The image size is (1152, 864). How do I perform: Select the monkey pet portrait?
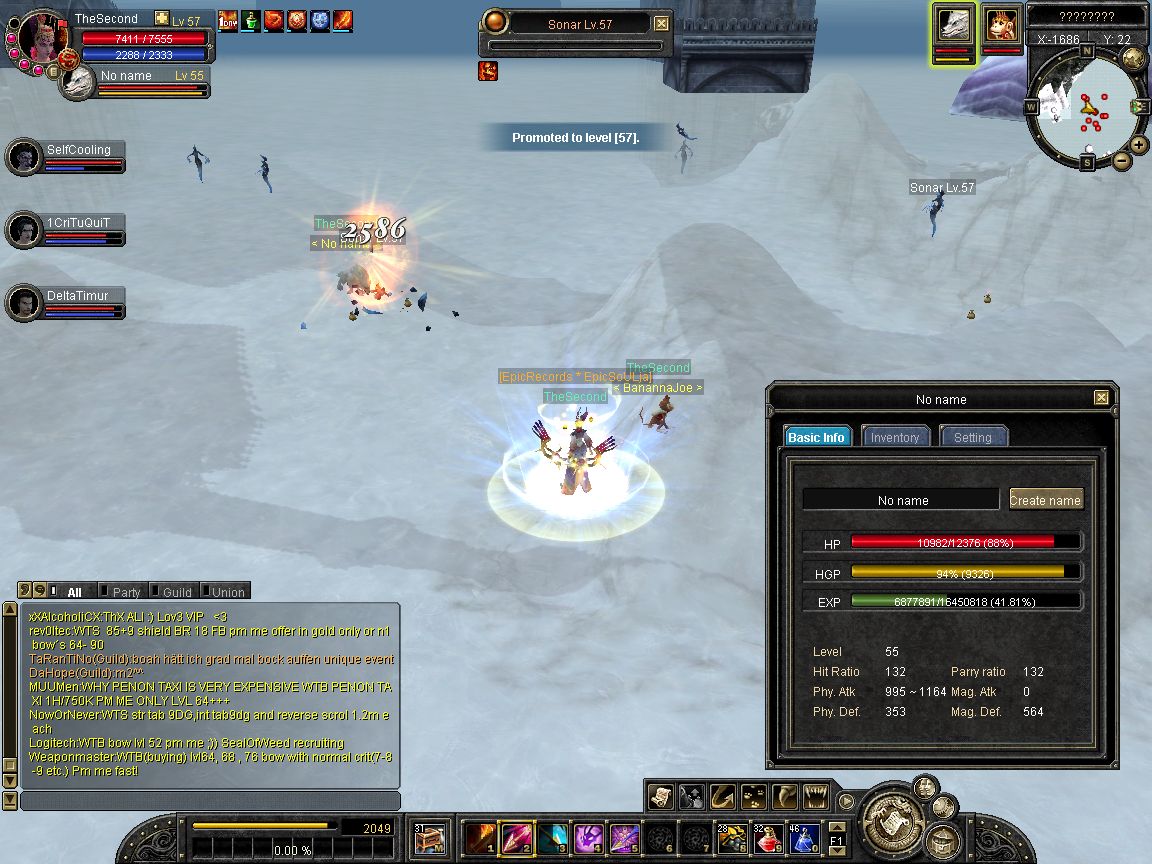tap(1001, 25)
